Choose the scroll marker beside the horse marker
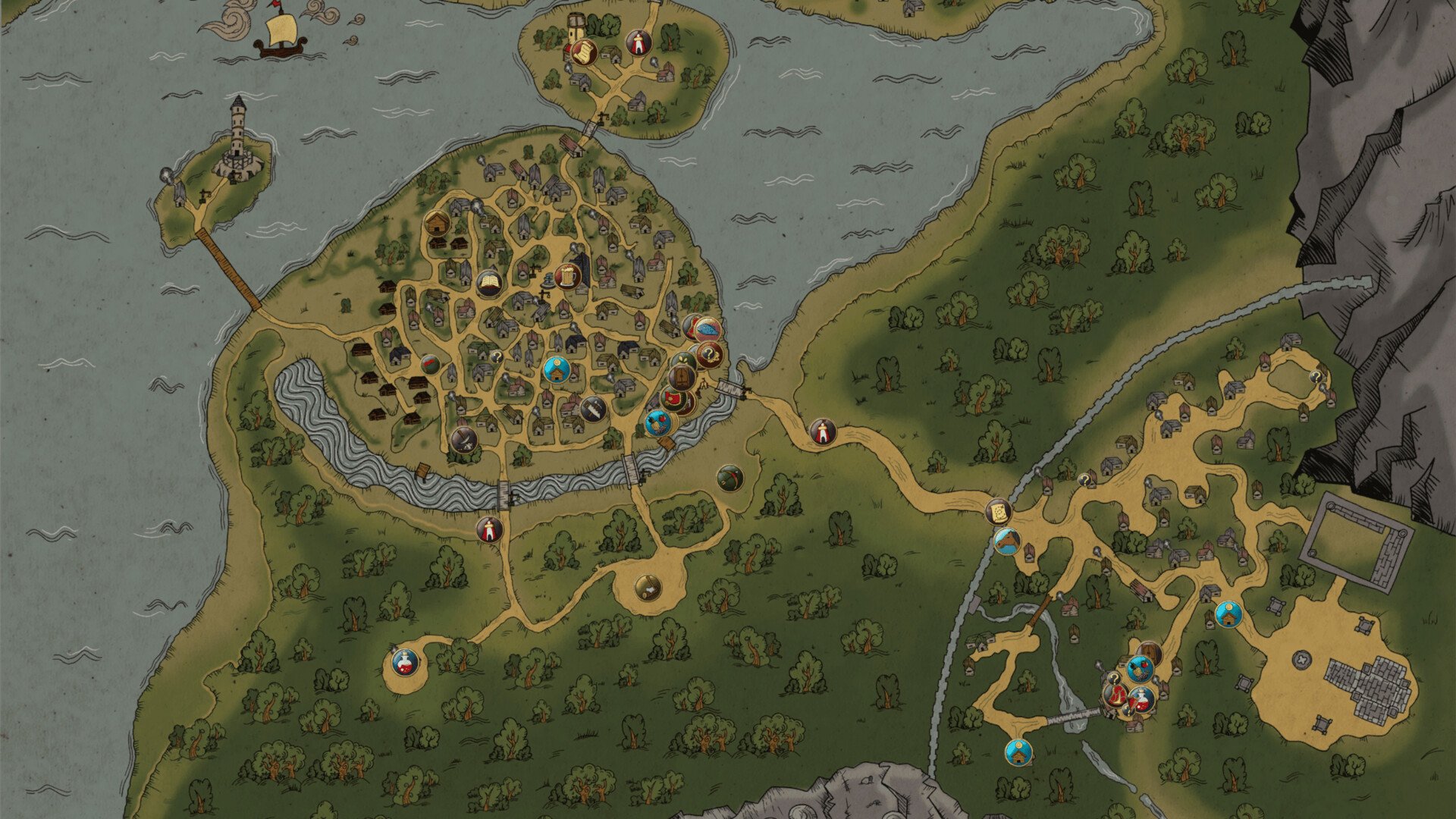Image resolution: width=1456 pixels, height=819 pixels. (x=999, y=512)
